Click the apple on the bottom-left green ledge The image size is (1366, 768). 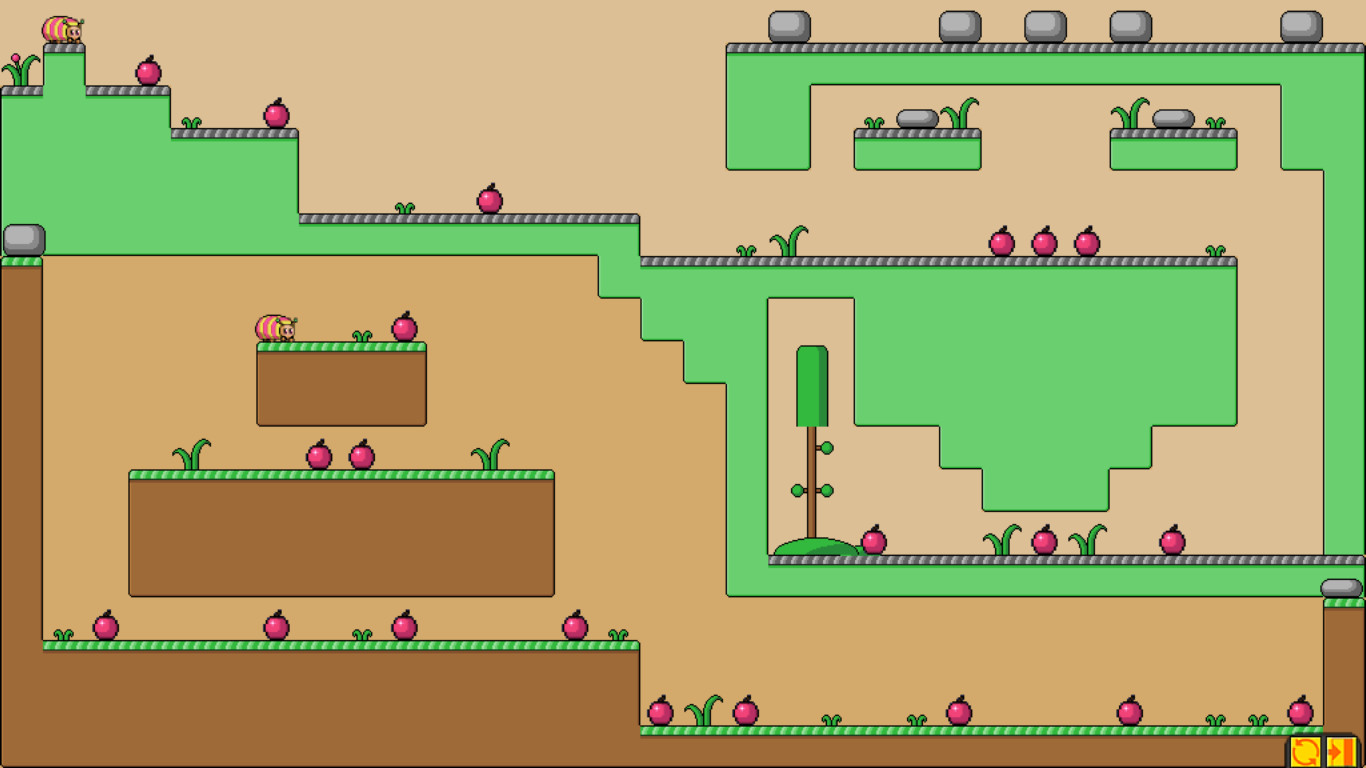pos(104,627)
